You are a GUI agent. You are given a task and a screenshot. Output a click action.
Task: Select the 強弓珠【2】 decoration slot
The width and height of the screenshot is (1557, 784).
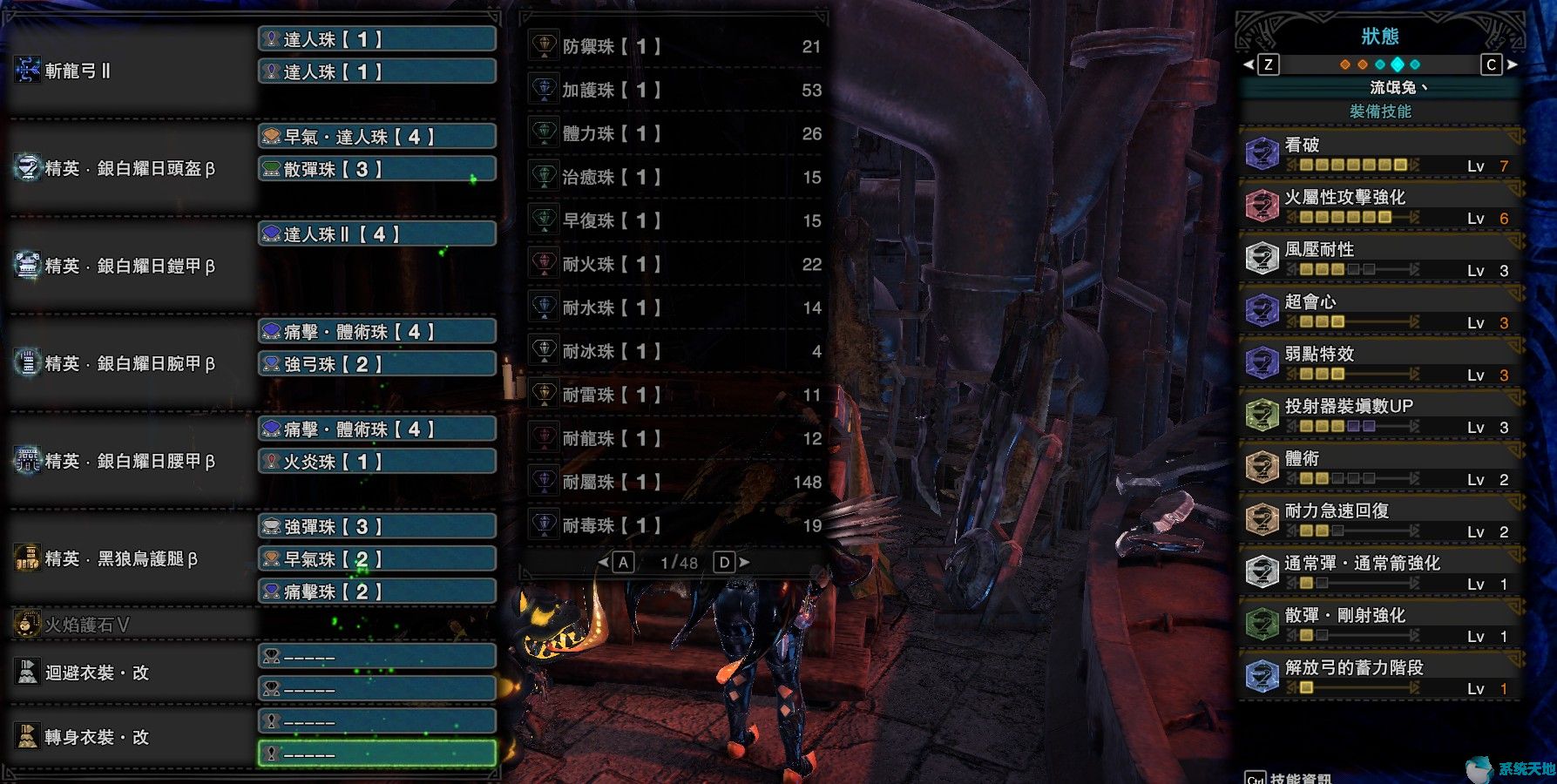point(376,364)
